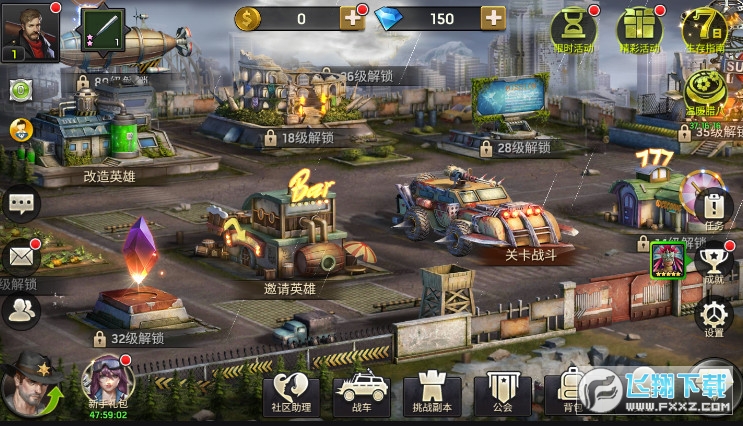Screen dimensions: 743x426
Task: Open the friends list icon
Action: (19, 311)
